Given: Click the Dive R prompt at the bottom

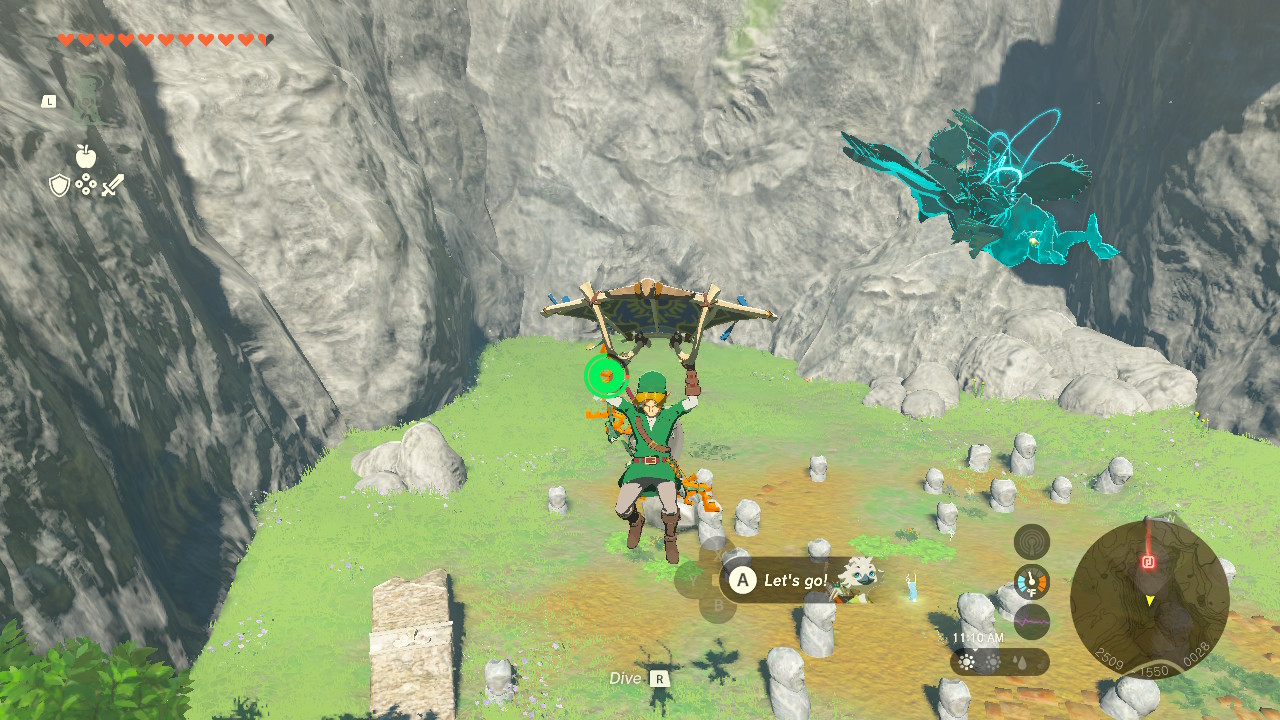Looking at the screenshot, I should click(x=641, y=677).
